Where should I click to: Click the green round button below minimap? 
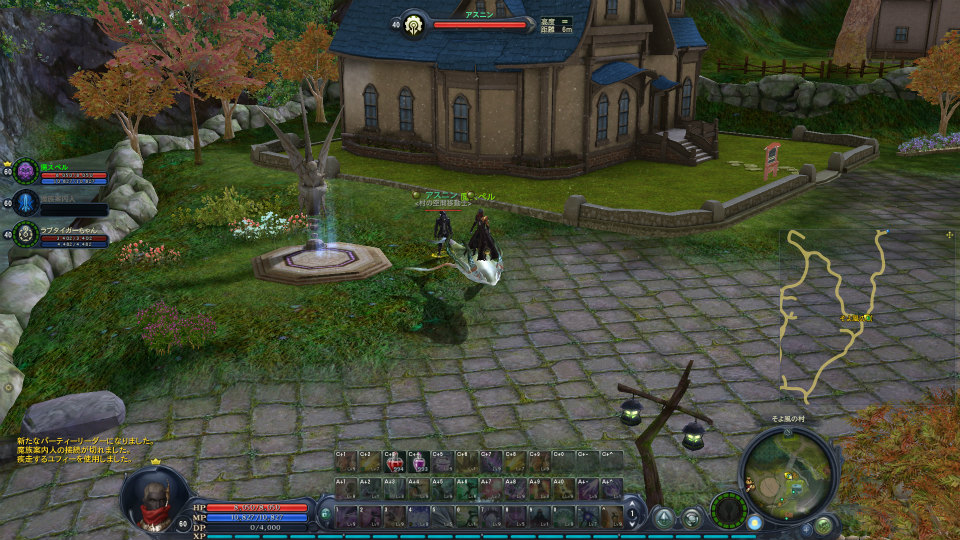click(822, 524)
